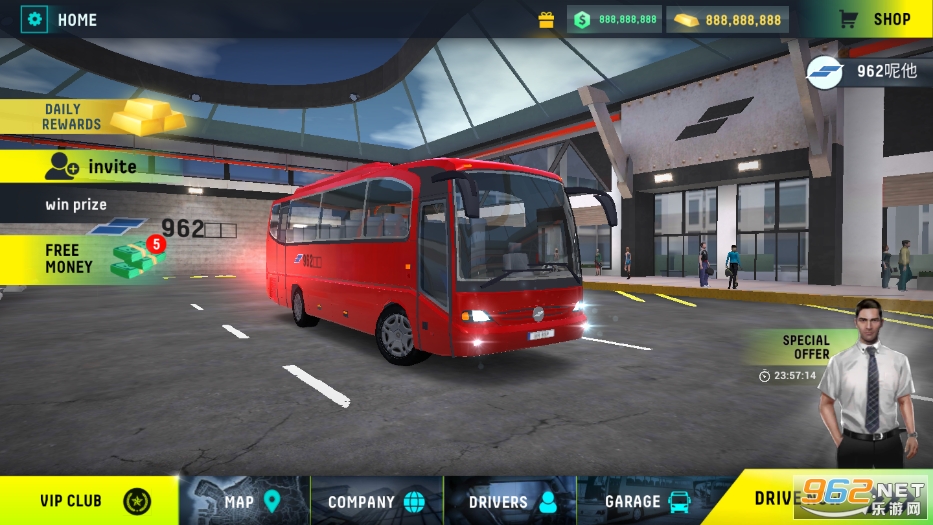Enter the Garage

(x=646, y=500)
